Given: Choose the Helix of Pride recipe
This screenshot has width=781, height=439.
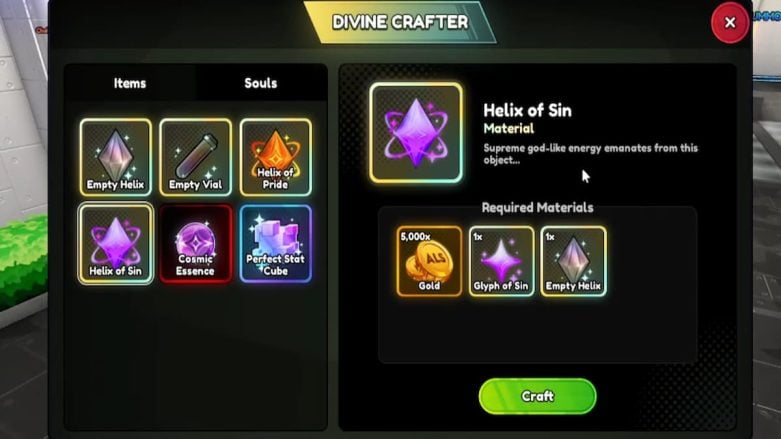Looking at the screenshot, I should (275, 157).
